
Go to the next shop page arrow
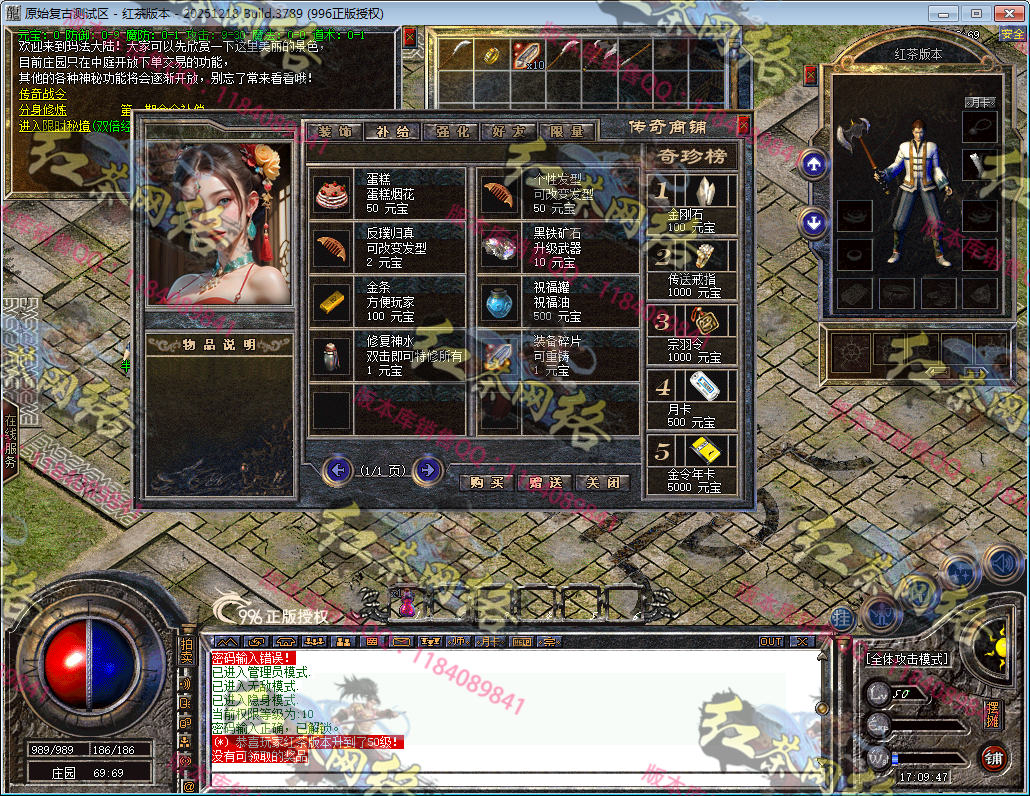tap(428, 469)
